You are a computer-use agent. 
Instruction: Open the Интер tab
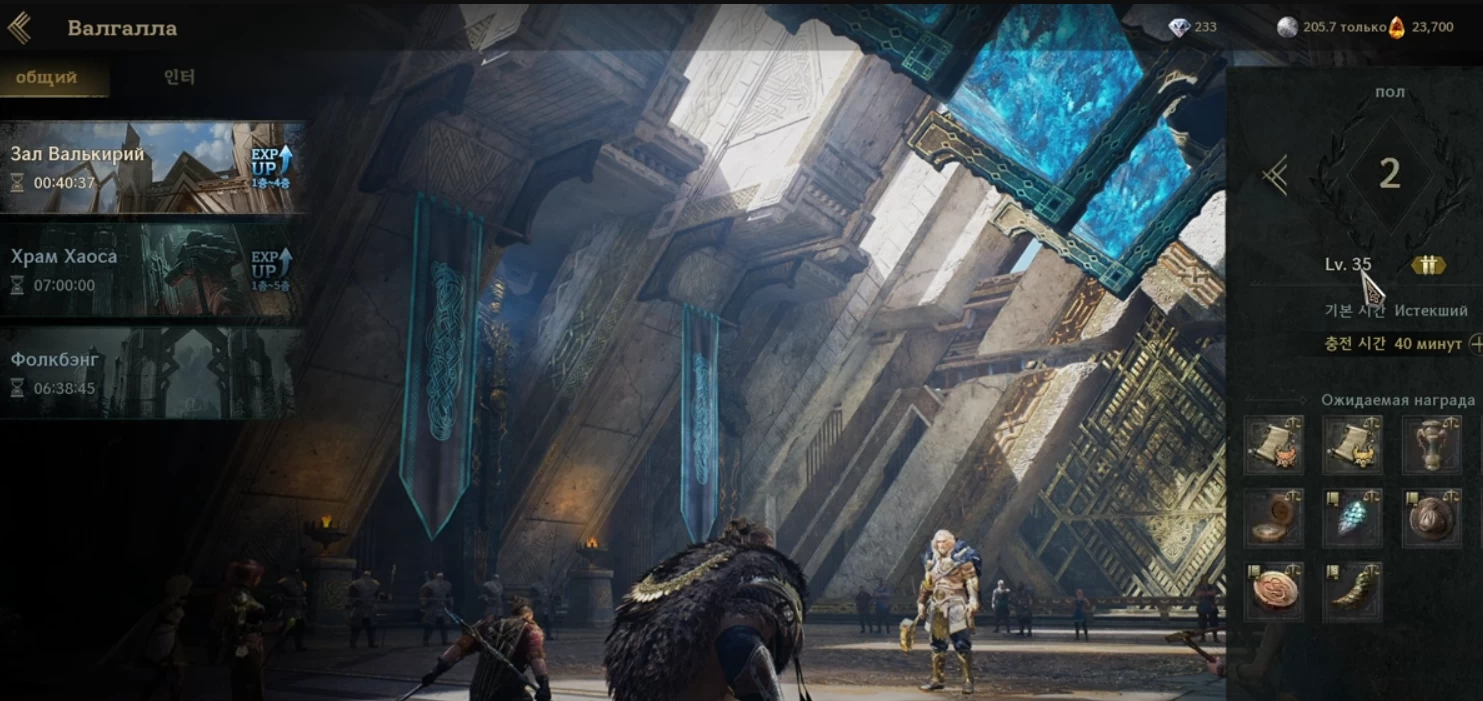(179, 78)
